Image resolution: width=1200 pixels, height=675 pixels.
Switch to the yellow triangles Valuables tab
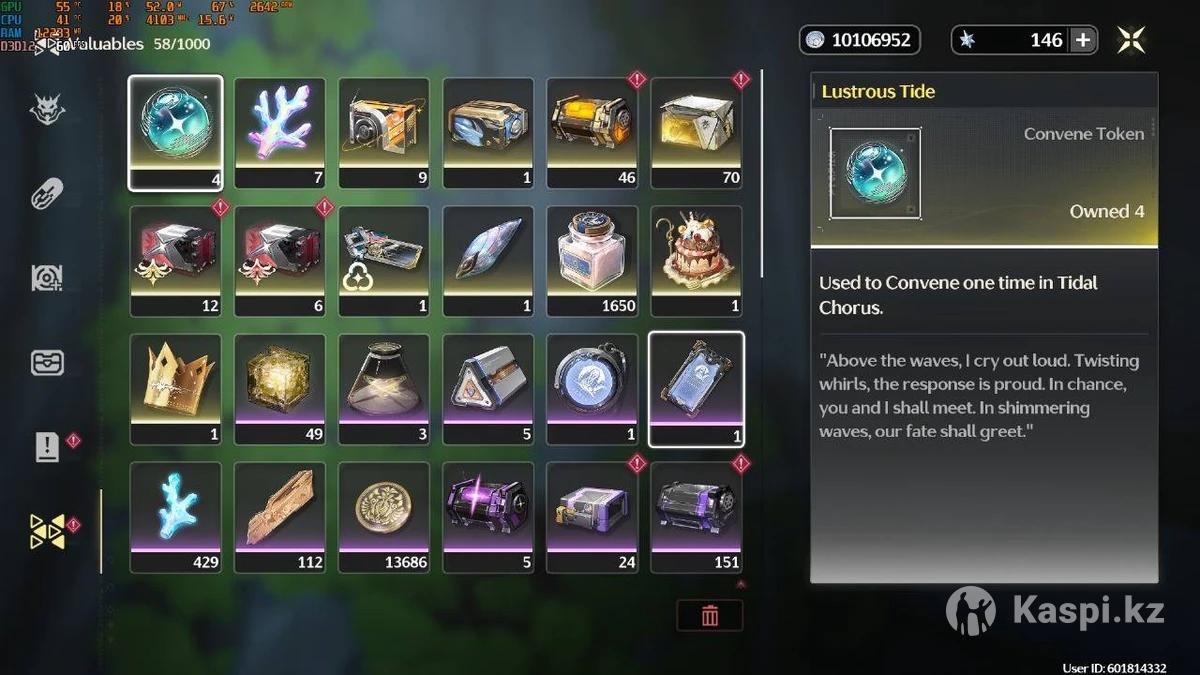pyautogui.click(x=47, y=531)
